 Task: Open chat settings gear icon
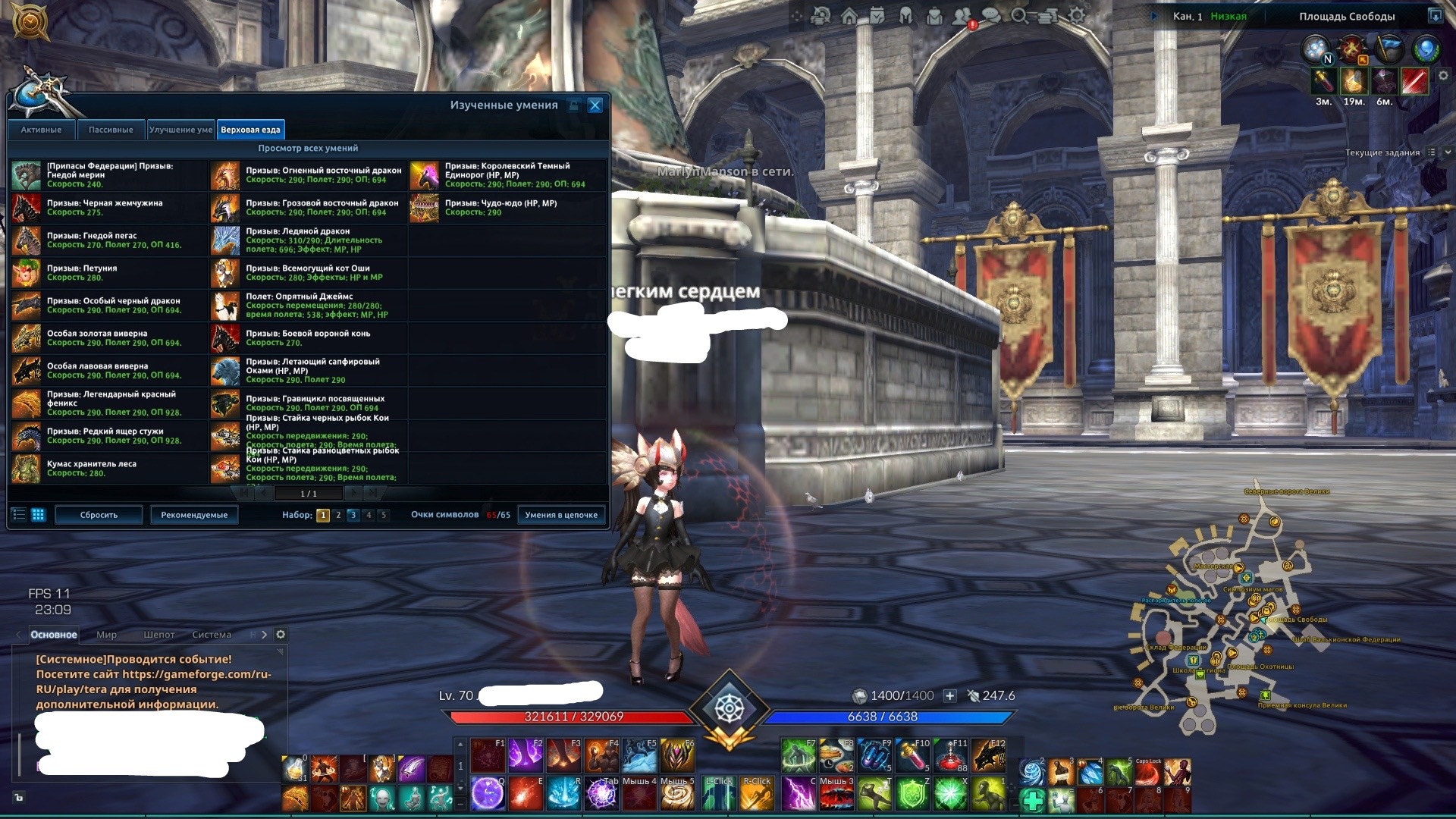pos(281,635)
